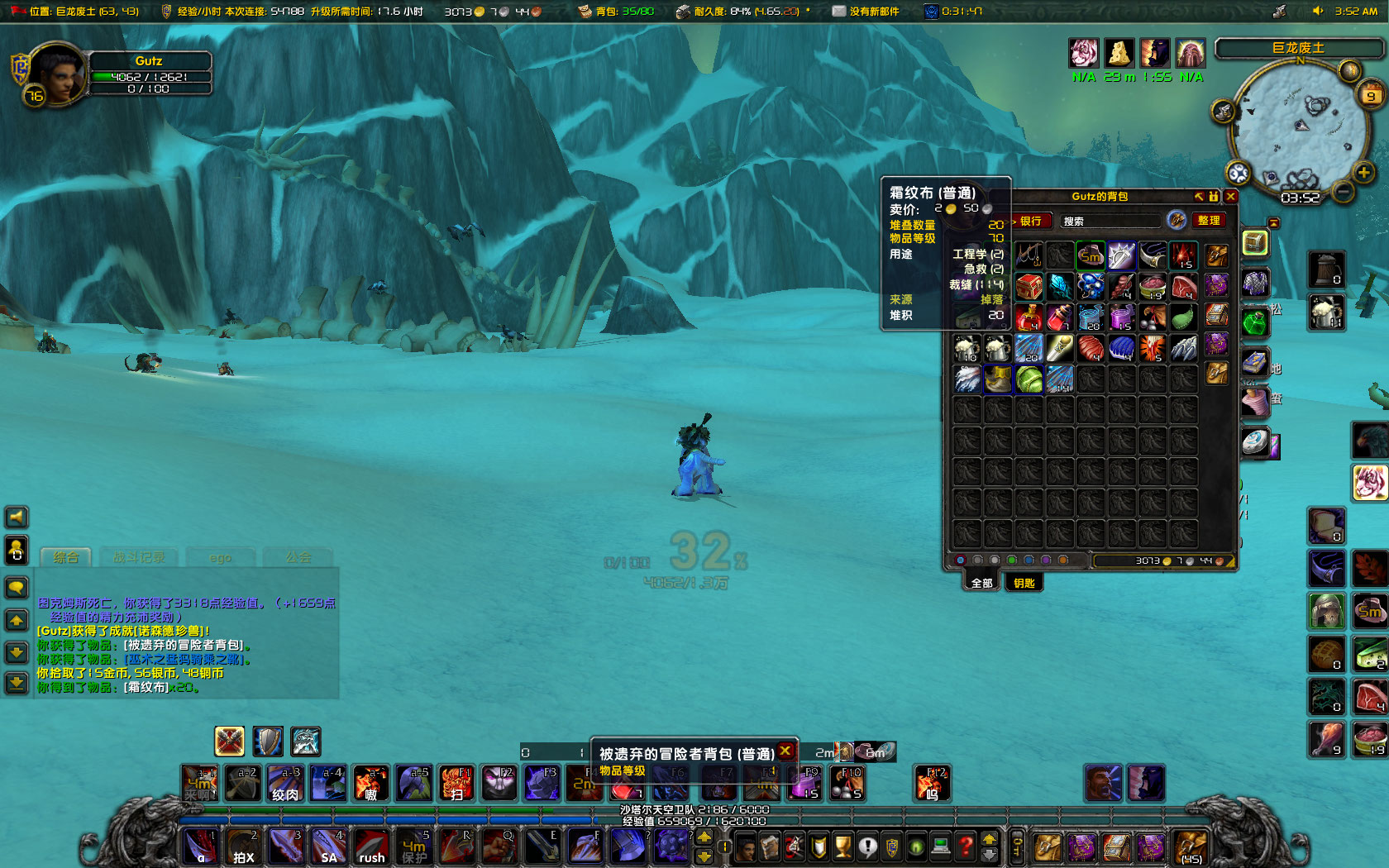Open the main backpack showing (45)
Screen dimensions: 1389x868
point(1191,847)
